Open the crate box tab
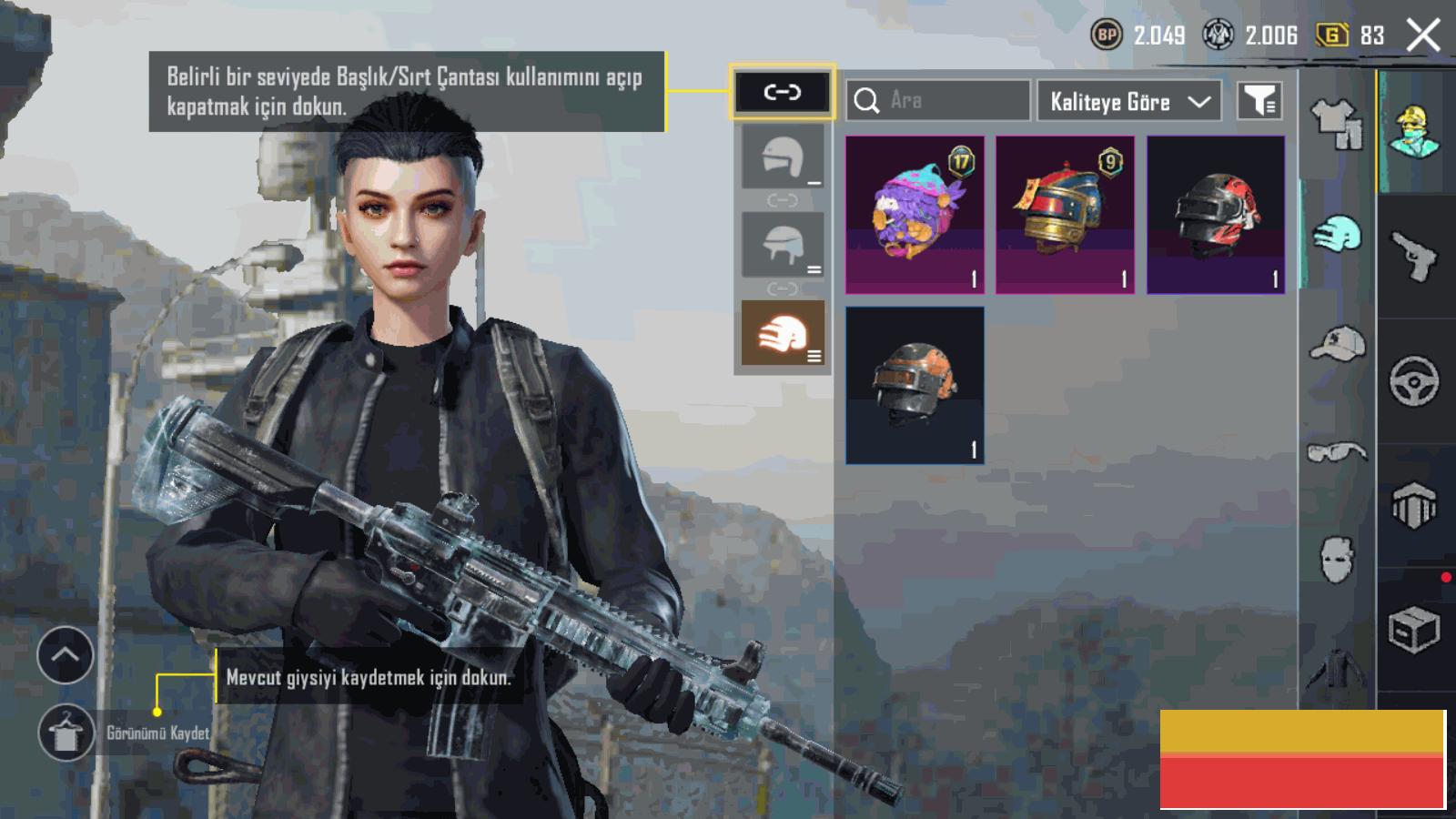 1414,630
